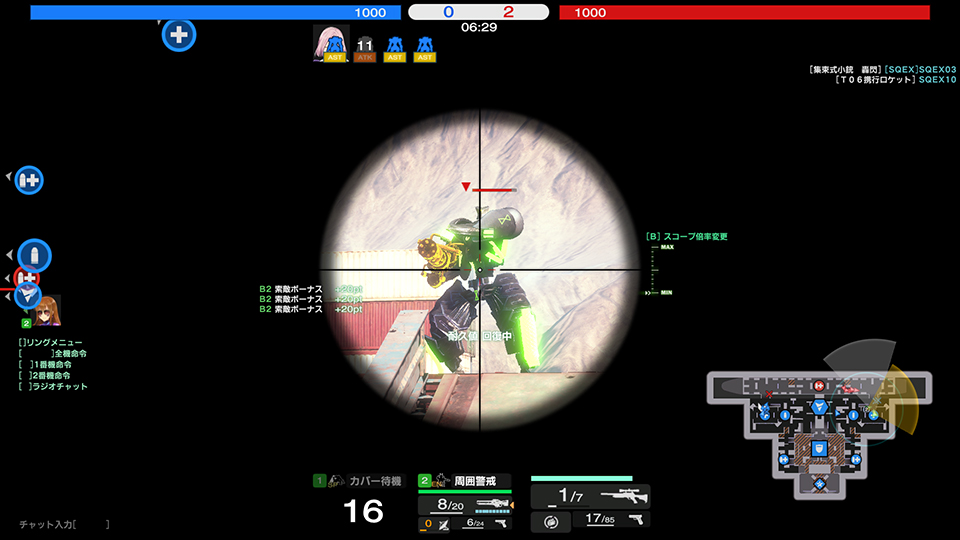Click the red enemy base marker on minimap
Viewport: 960px width, 540px height.
click(819, 385)
